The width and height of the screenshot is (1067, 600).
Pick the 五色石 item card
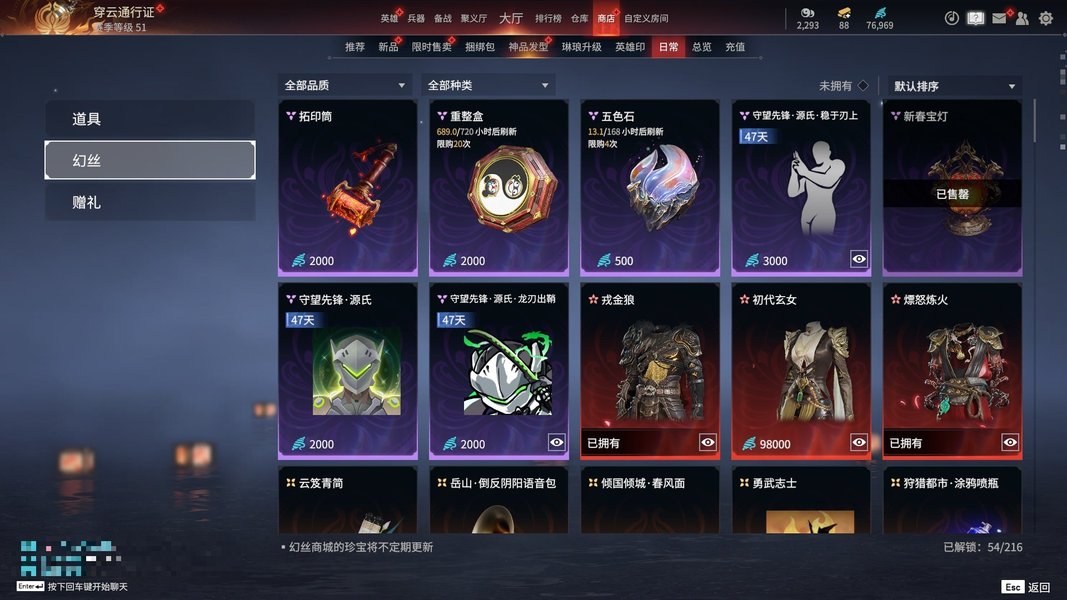(649, 187)
